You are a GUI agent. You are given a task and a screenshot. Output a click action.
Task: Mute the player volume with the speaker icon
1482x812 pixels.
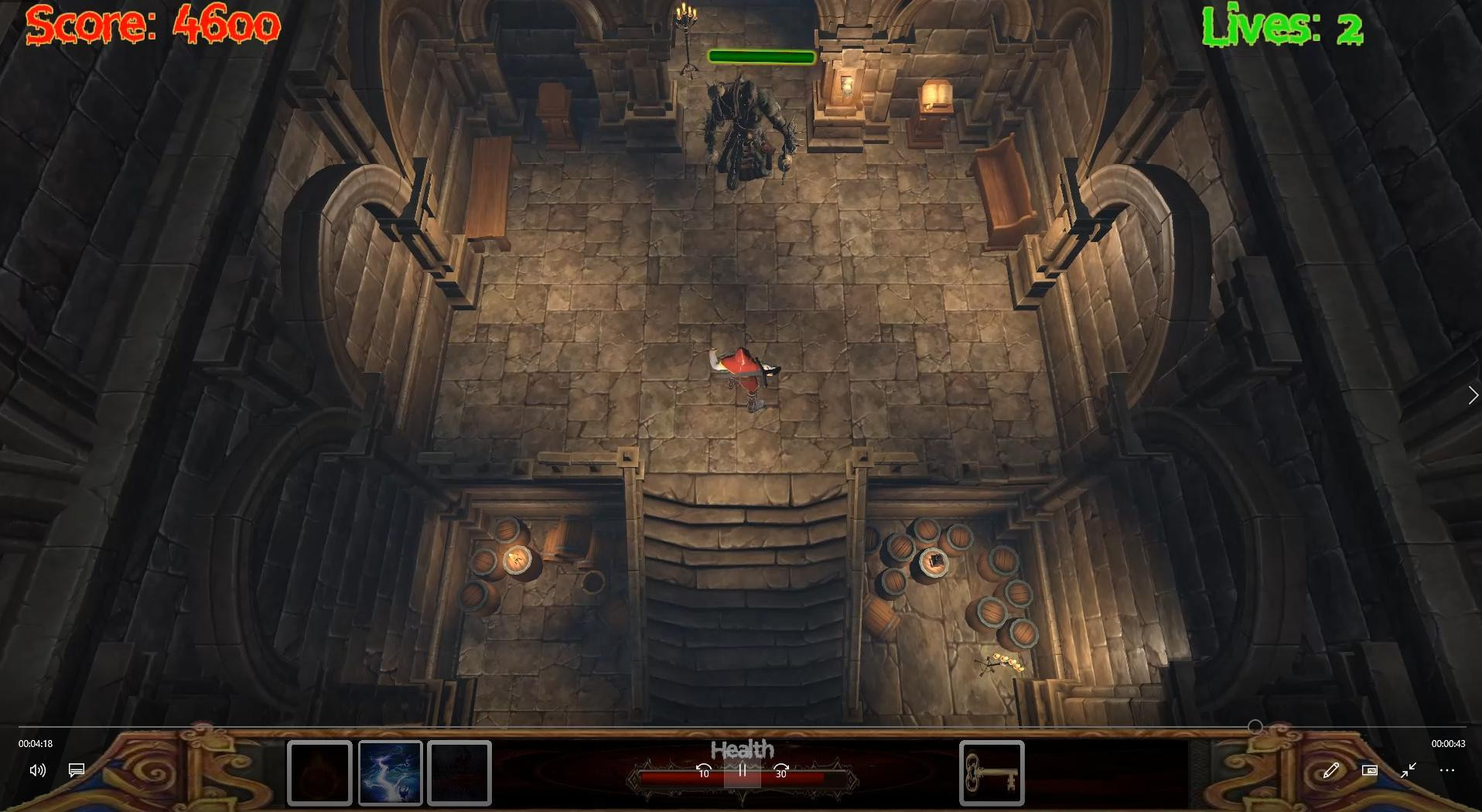pyautogui.click(x=37, y=770)
